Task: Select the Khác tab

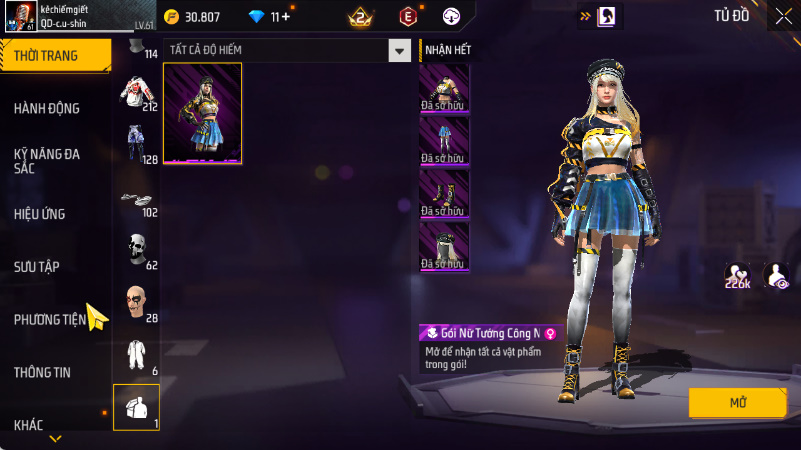Action: coord(29,425)
